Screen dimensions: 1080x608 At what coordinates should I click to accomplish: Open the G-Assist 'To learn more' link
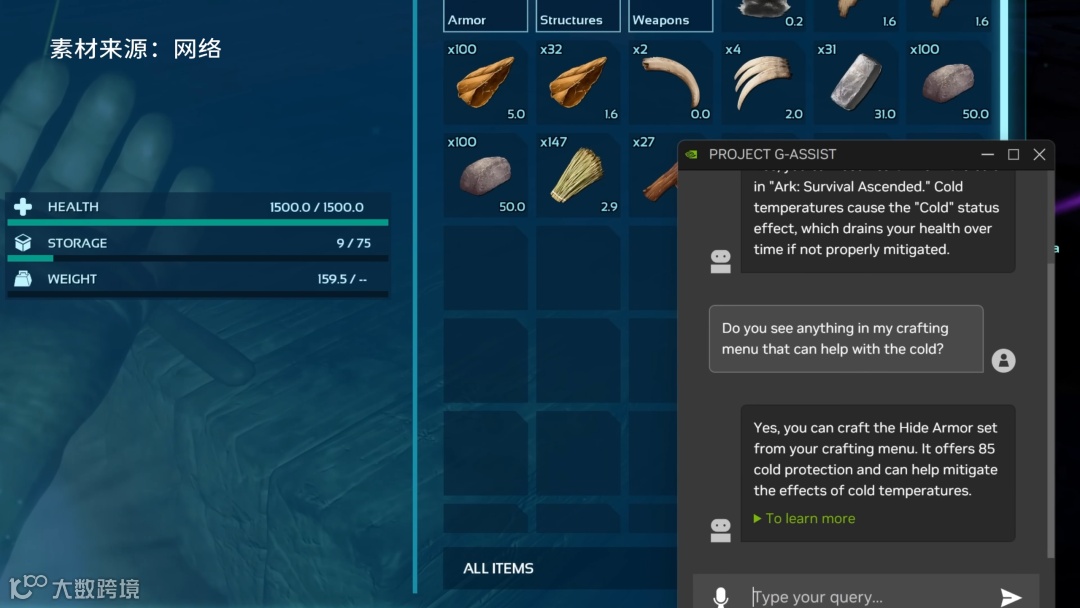[x=809, y=518]
